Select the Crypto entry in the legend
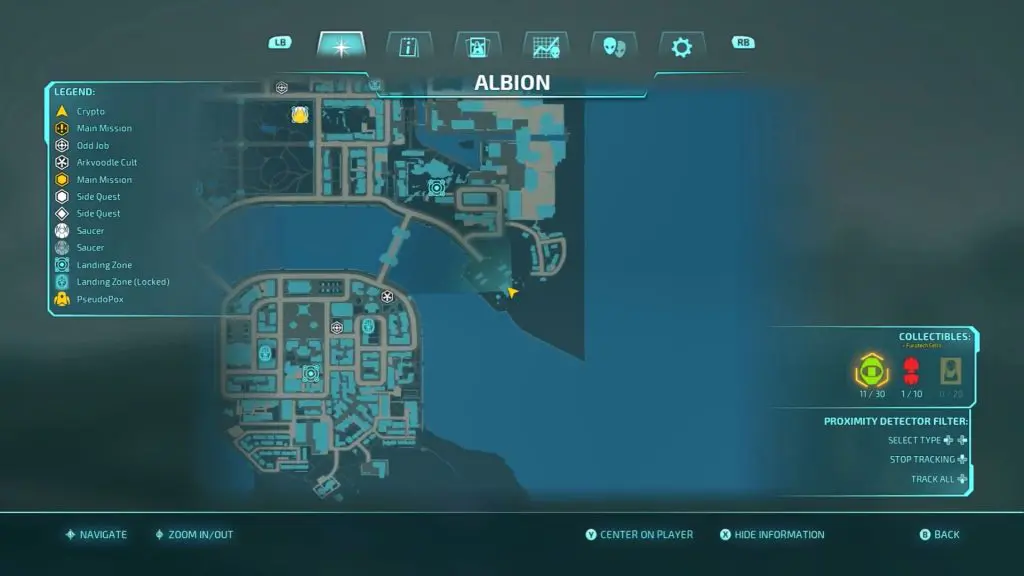The height and width of the screenshot is (576, 1024). click(x=90, y=111)
